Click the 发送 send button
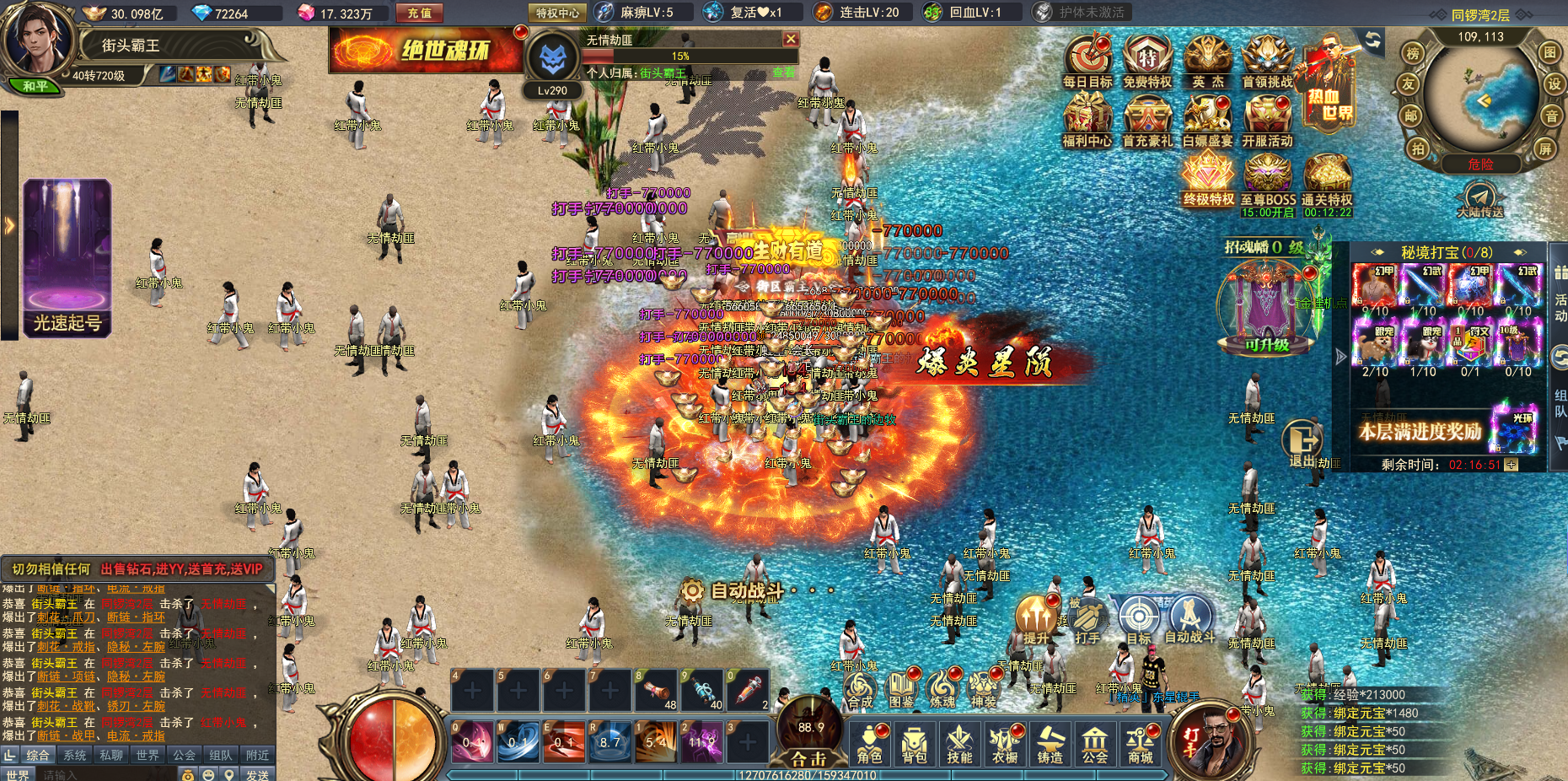The width and height of the screenshot is (1568, 781). click(257, 774)
